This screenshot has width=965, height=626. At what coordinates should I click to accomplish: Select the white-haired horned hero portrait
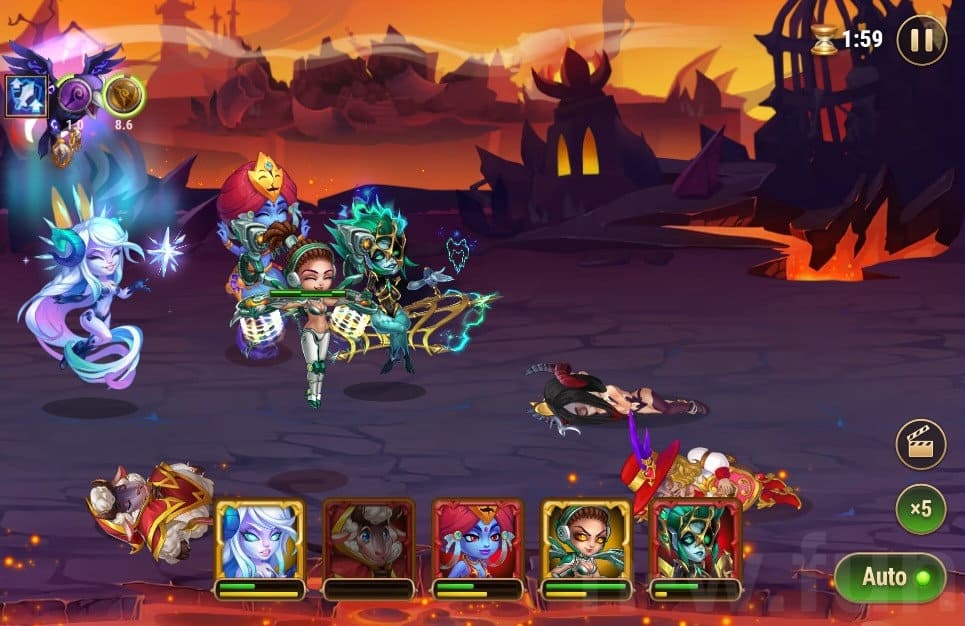(259, 540)
